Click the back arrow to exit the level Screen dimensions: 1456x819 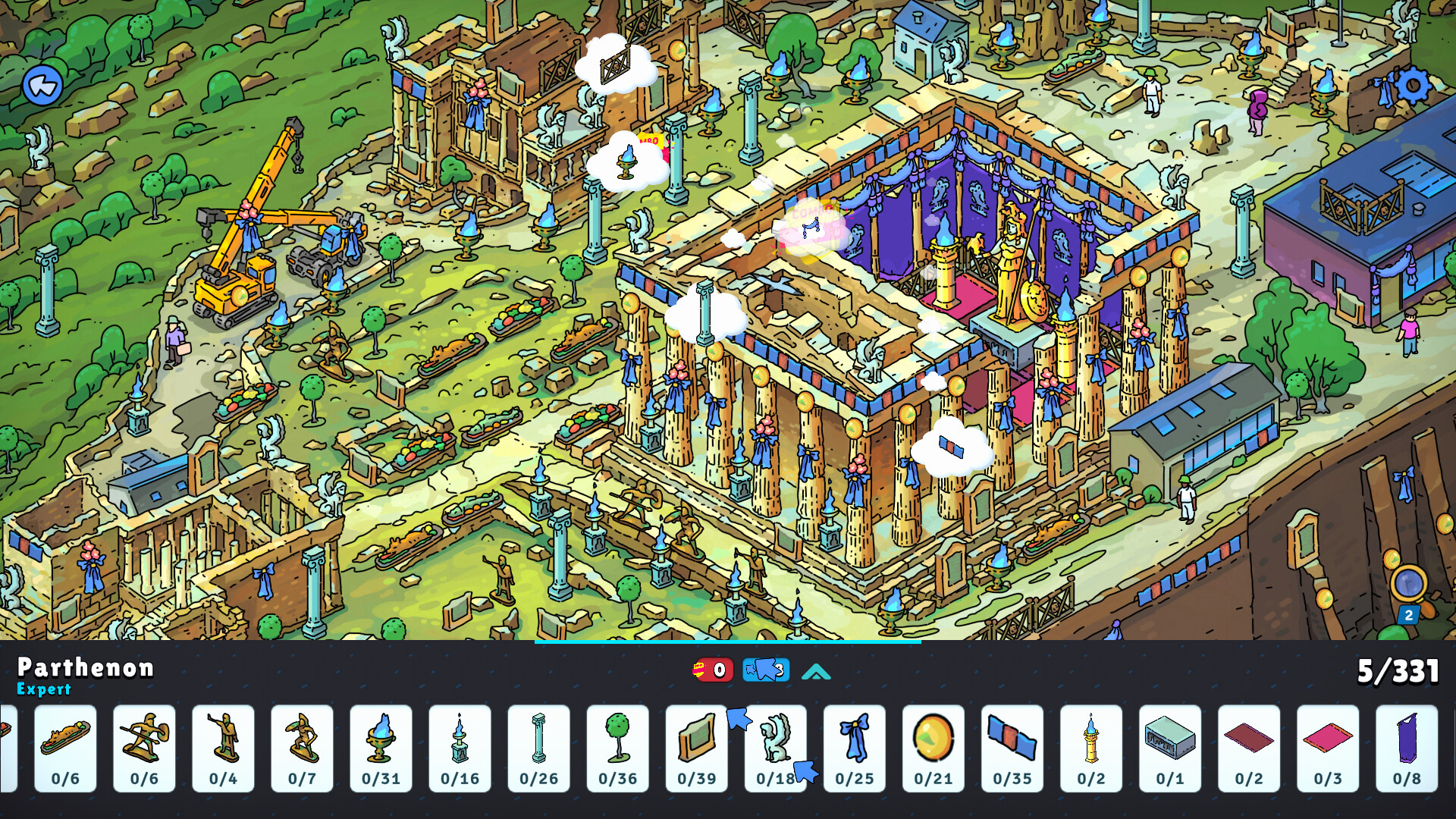[x=45, y=86]
